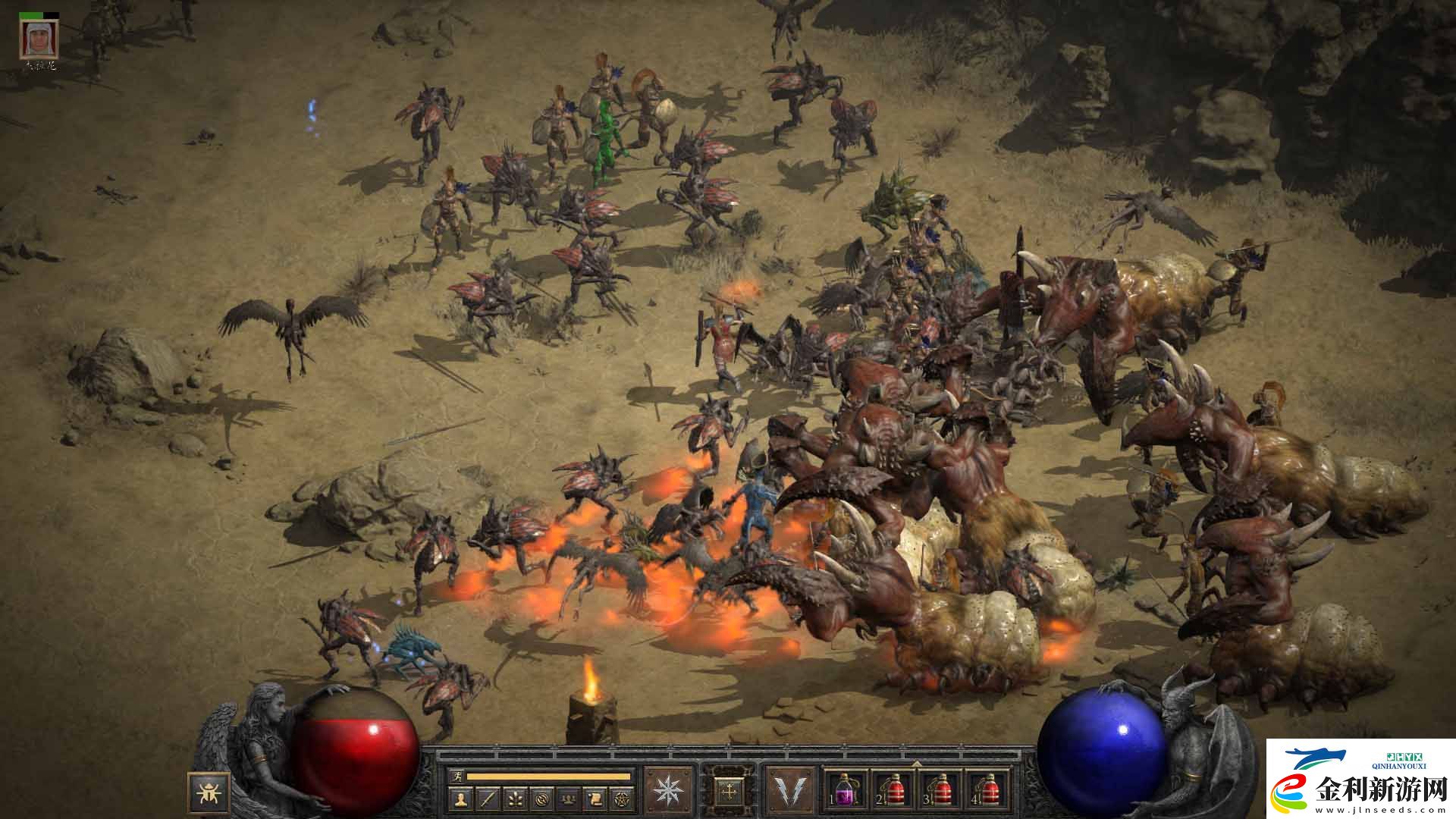The height and width of the screenshot is (819, 1456).
Task: Choose the left star-shaped skill button
Action: pos(668,791)
